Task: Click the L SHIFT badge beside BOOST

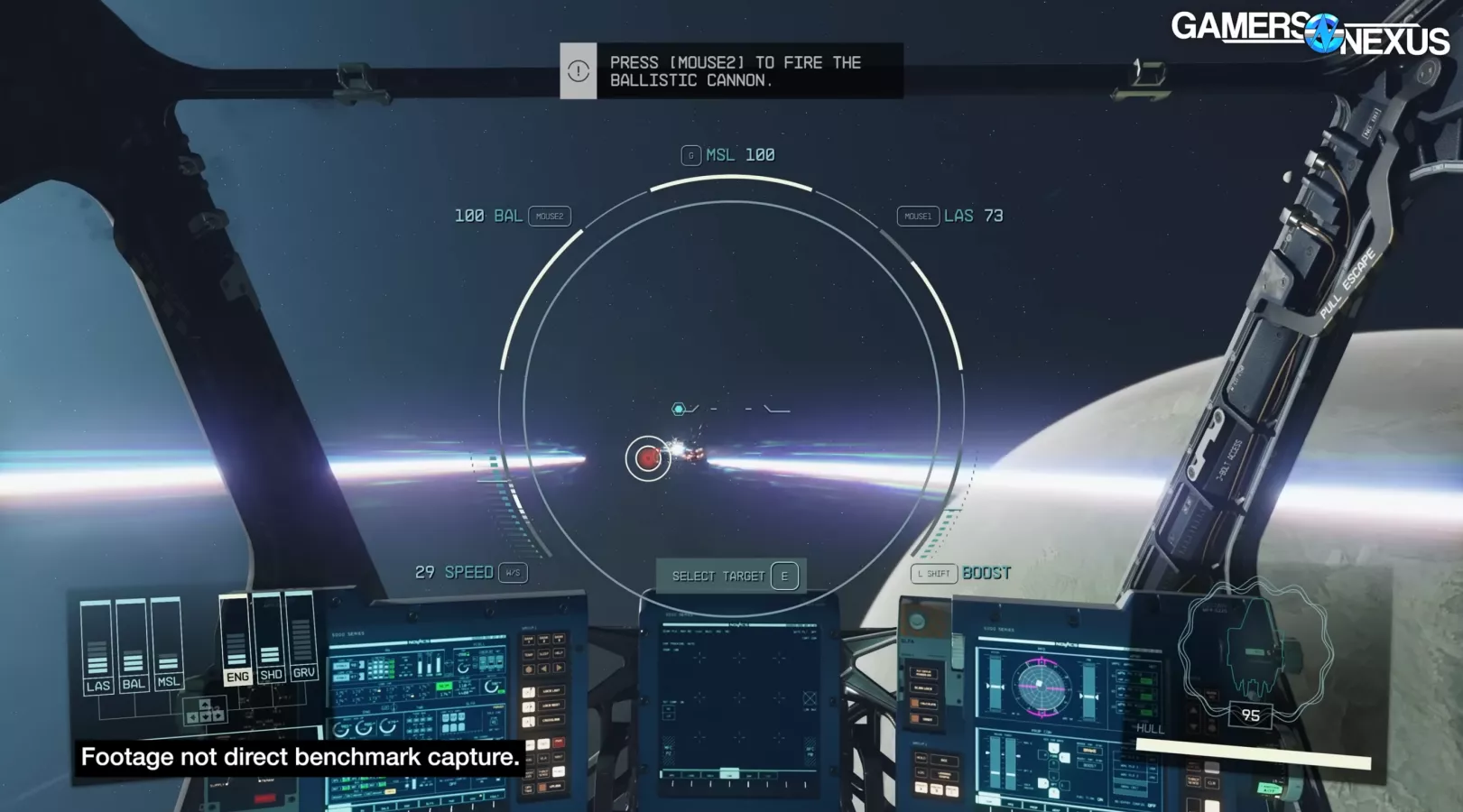Action: pyautogui.click(x=934, y=573)
